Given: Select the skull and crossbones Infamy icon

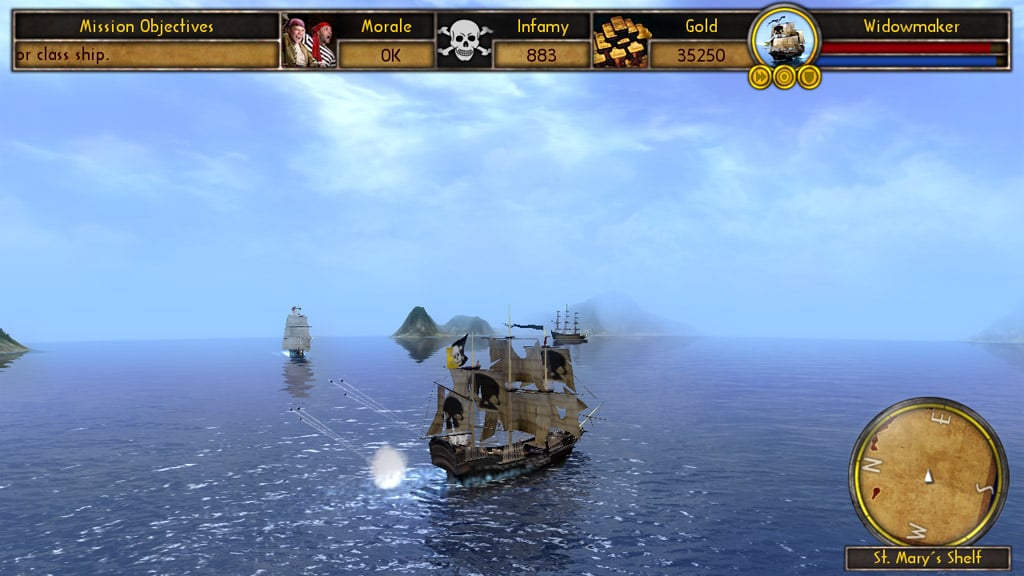Looking at the screenshot, I should (x=465, y=42).
